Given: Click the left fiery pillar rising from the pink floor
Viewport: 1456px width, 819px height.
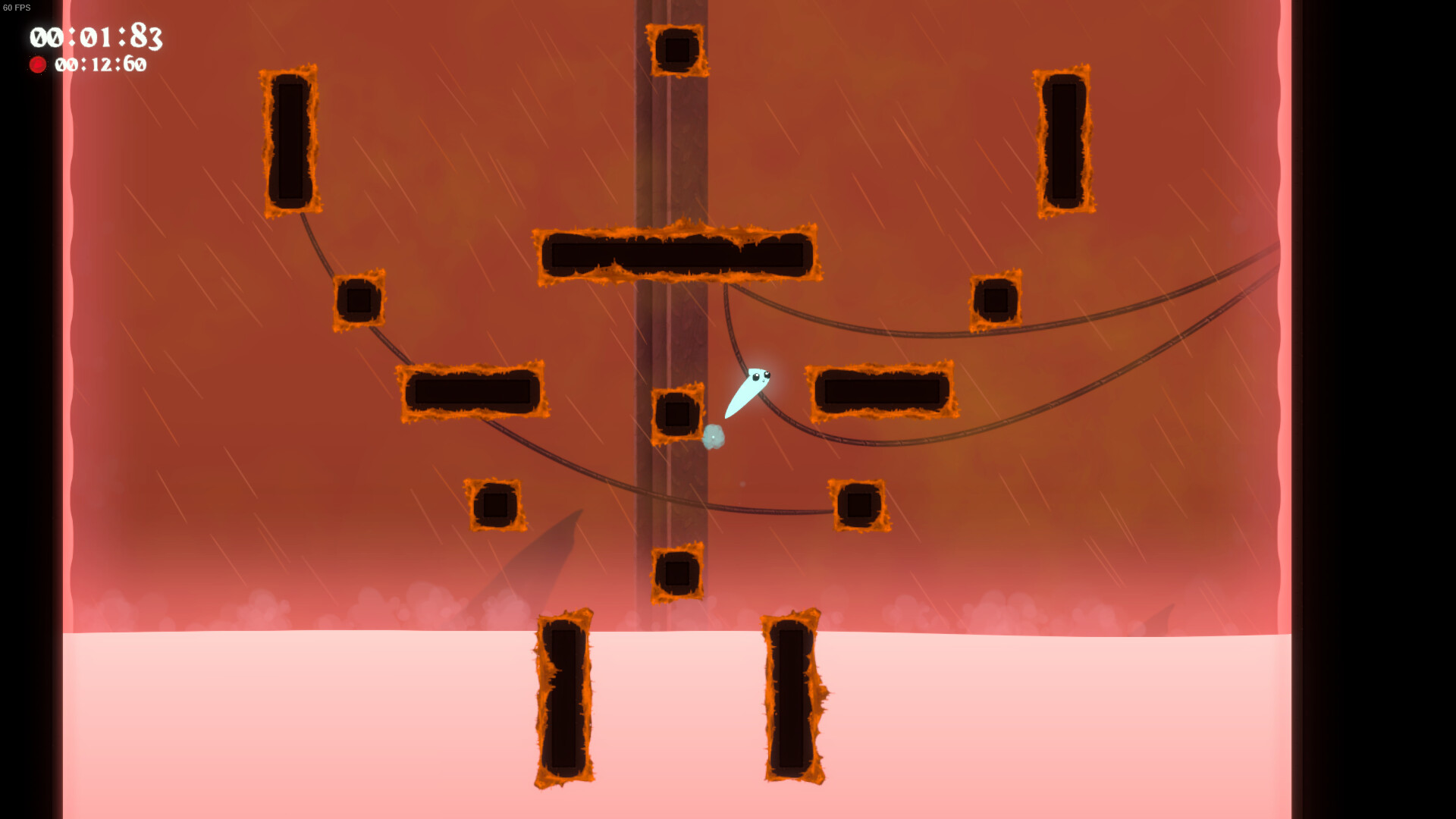Looking at the screenshot, I should [x=563, y=694].
